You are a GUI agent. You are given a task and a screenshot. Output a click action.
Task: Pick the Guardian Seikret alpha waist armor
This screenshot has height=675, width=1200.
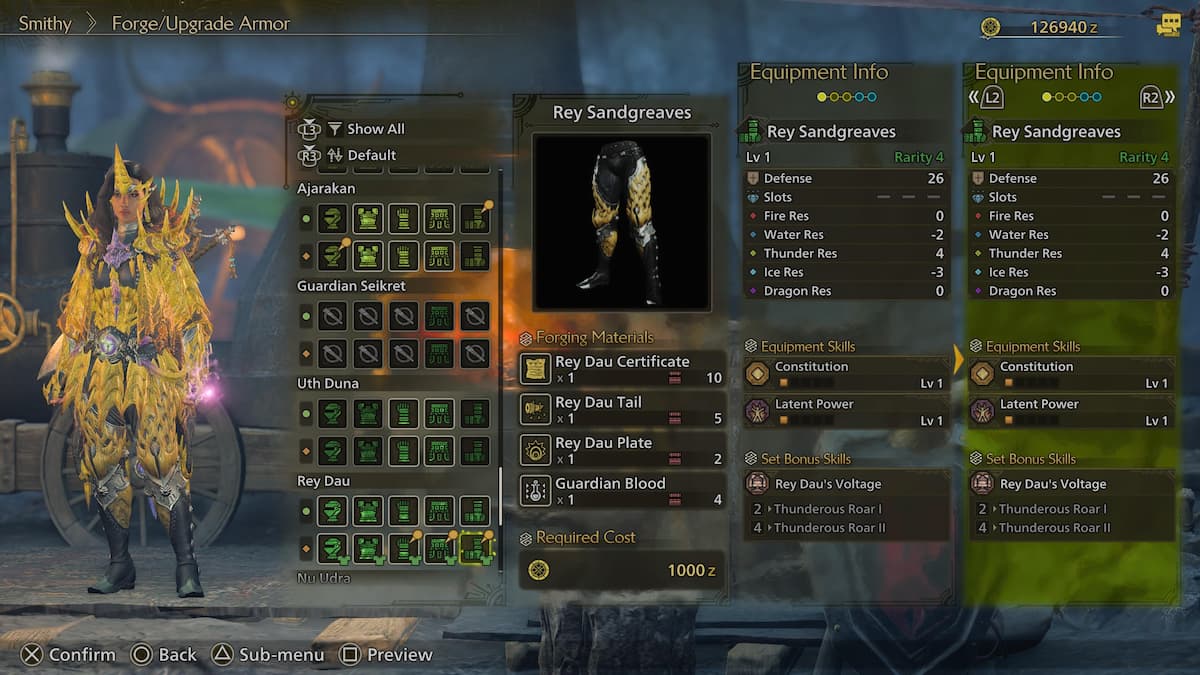439,317
